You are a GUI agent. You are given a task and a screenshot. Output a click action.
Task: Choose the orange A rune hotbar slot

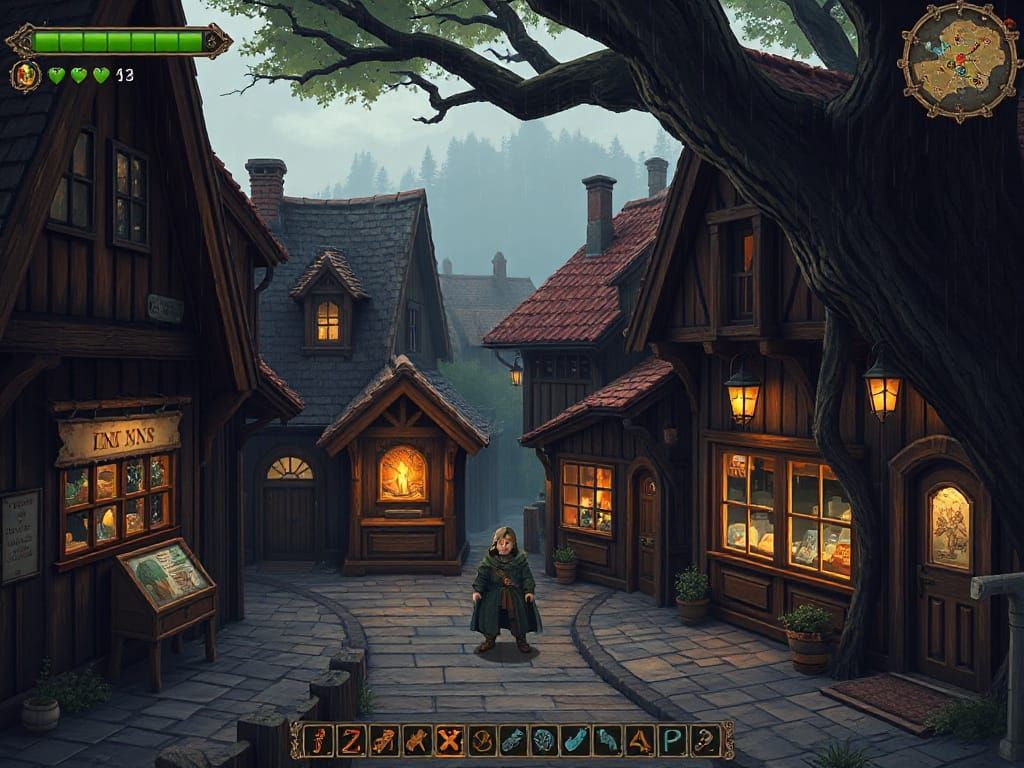640,740
